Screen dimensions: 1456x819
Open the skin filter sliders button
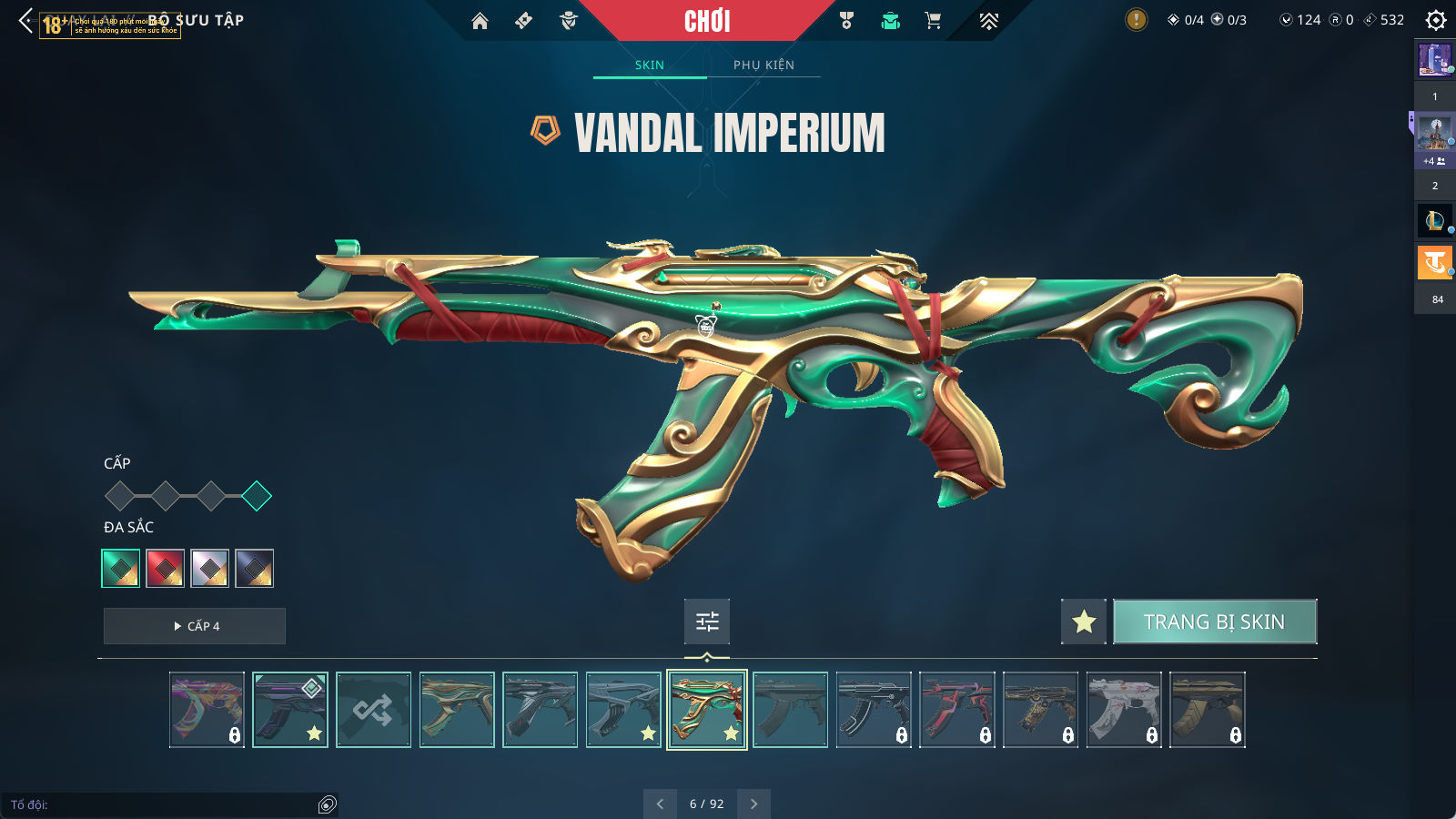click(707, 622)
